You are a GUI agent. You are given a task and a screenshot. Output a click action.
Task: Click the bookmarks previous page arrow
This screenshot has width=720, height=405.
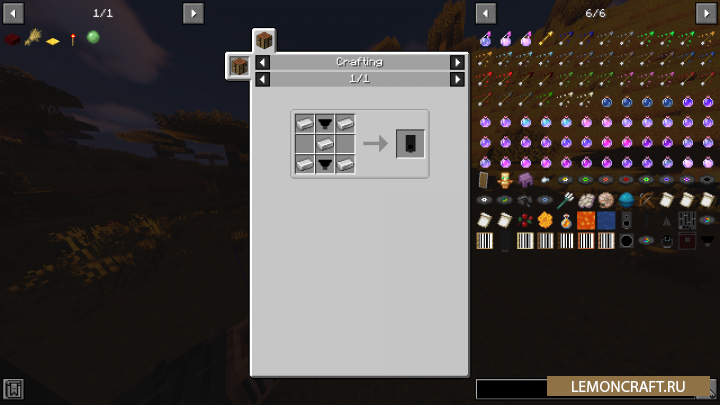pos(12,13)
